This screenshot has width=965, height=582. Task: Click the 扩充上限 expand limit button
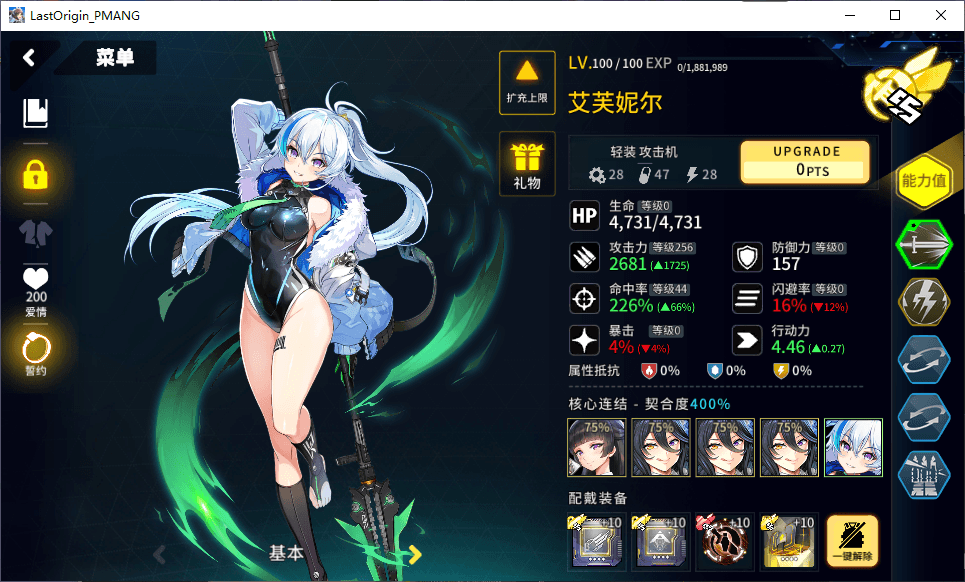(x=527, y=78)
